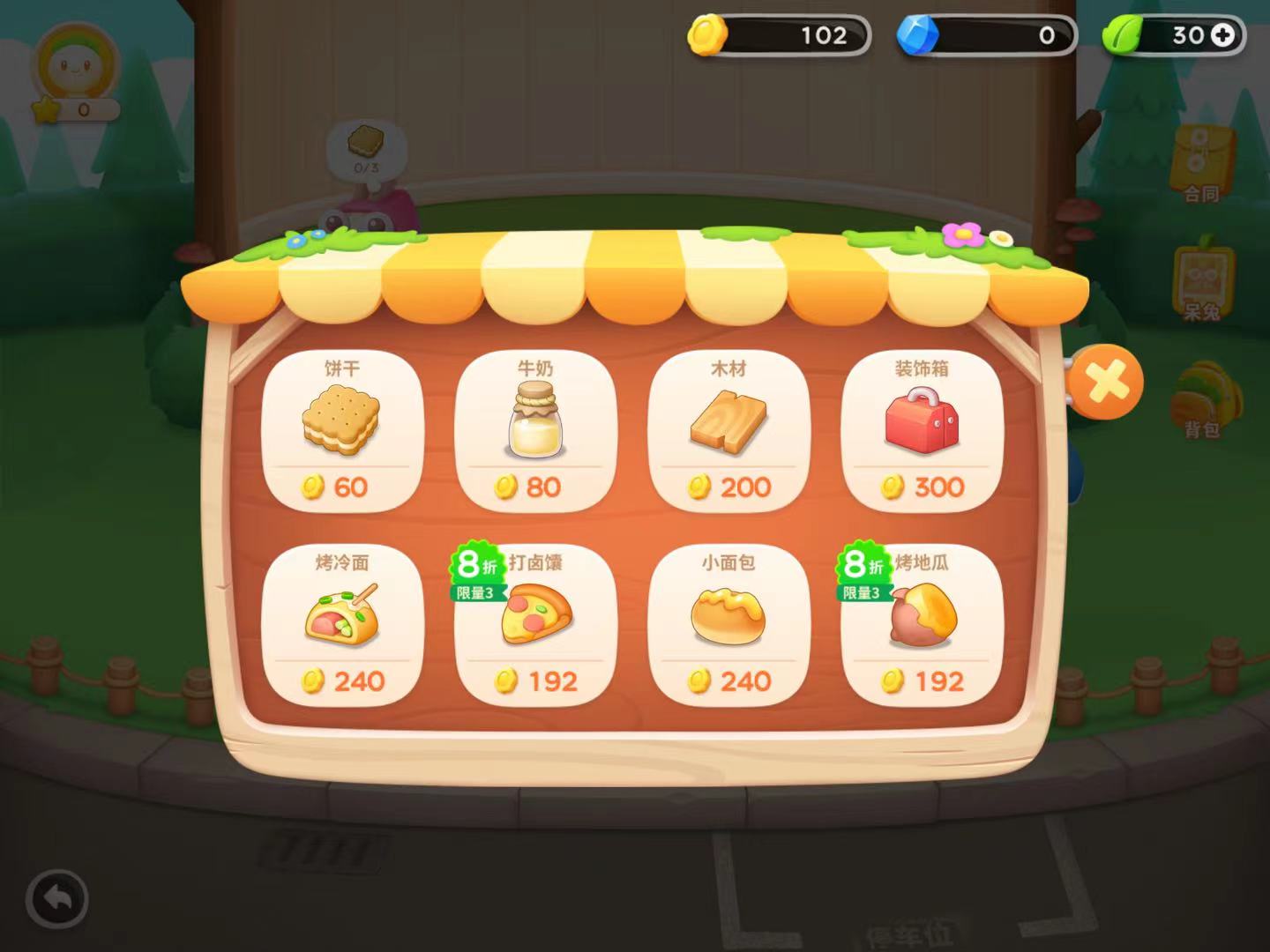Click the 8折 discount badge on 打卤馕
Viewport: 1270px width, 952px height.
click(477, 562)
